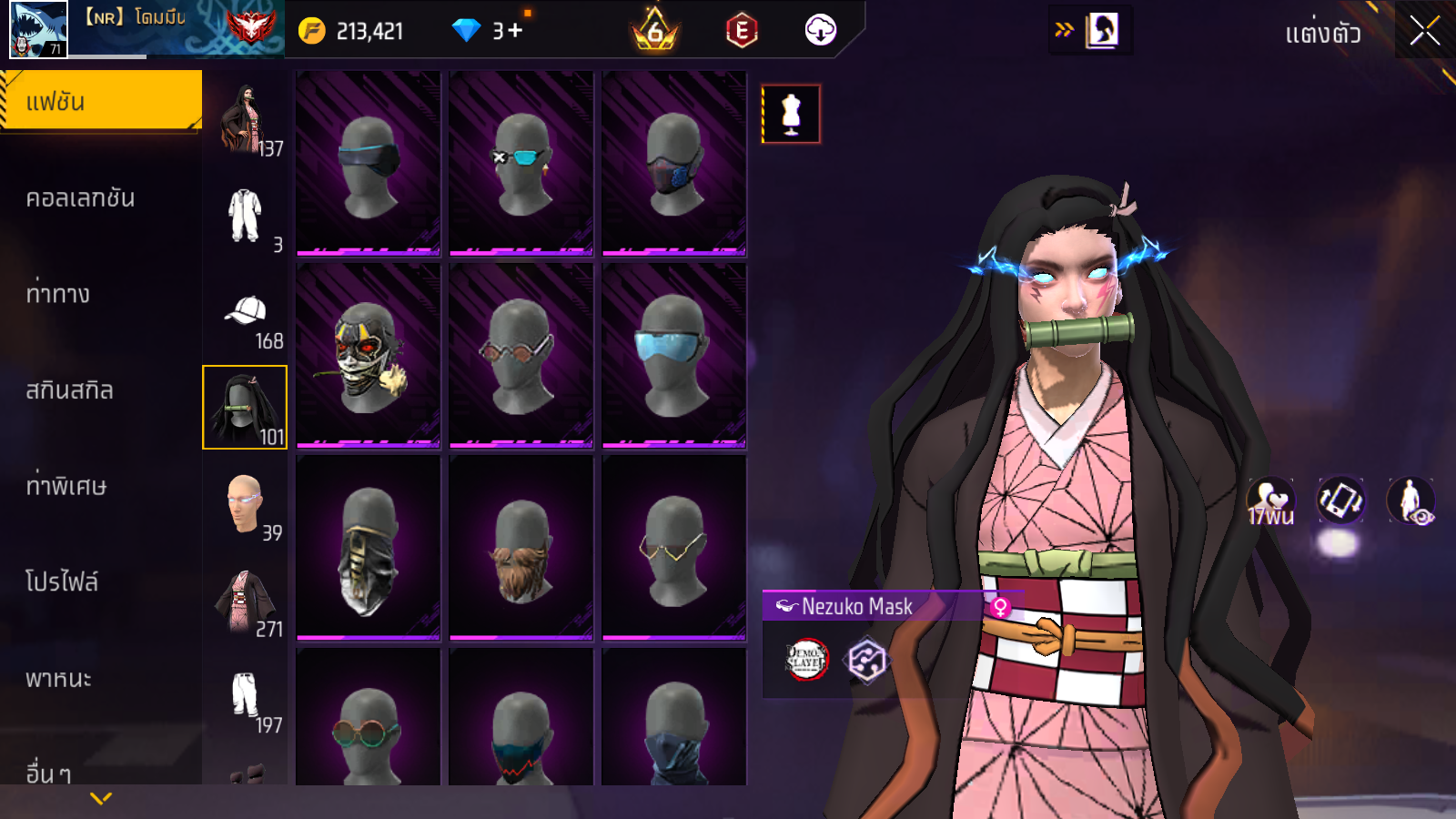Open the คอลเลกชัน collection menu
Viewport: 1456px width, 819px height.
coord(81,198)
